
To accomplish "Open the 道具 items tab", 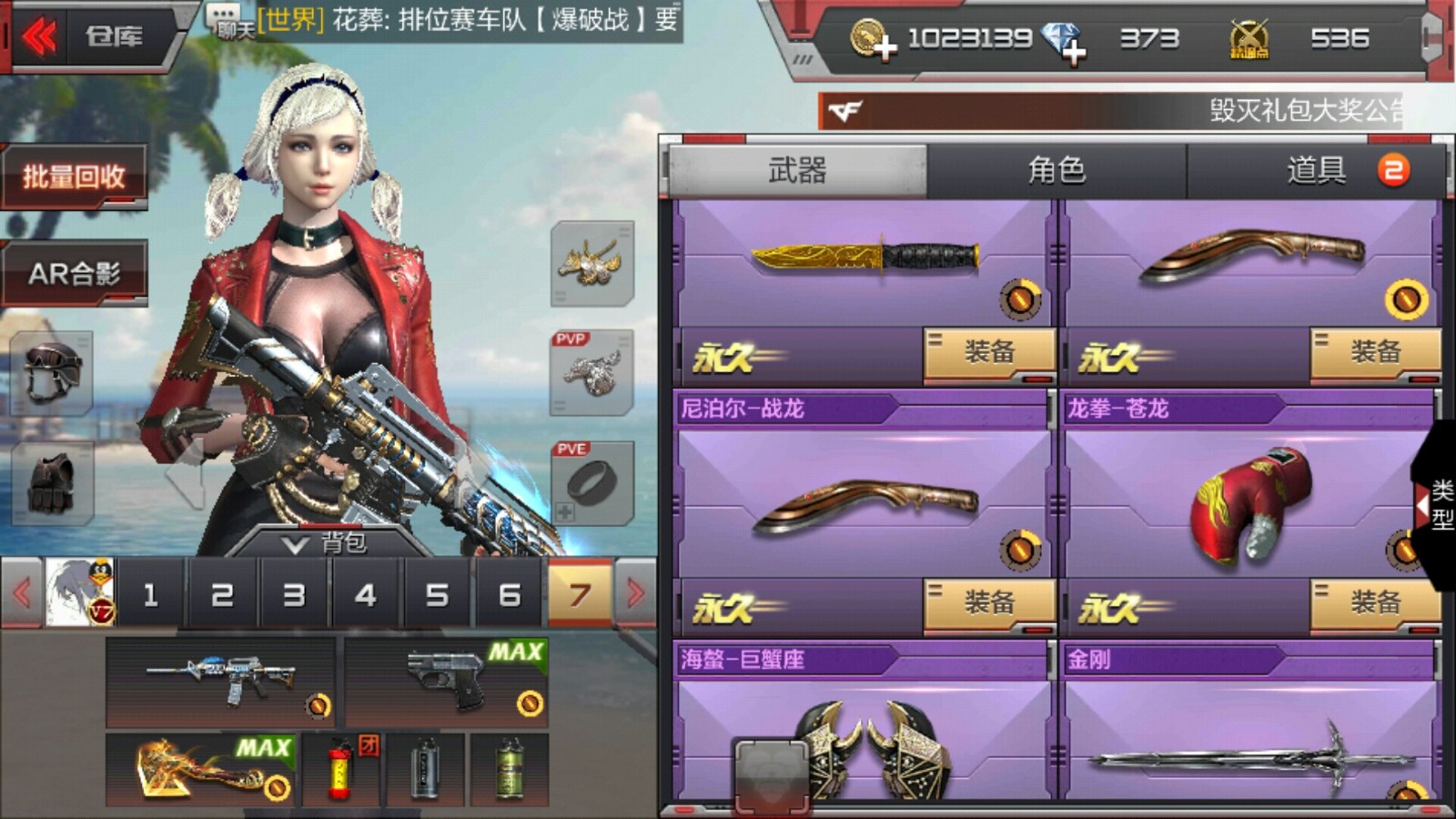I will pyautogui.click(x=1317, y=170).
